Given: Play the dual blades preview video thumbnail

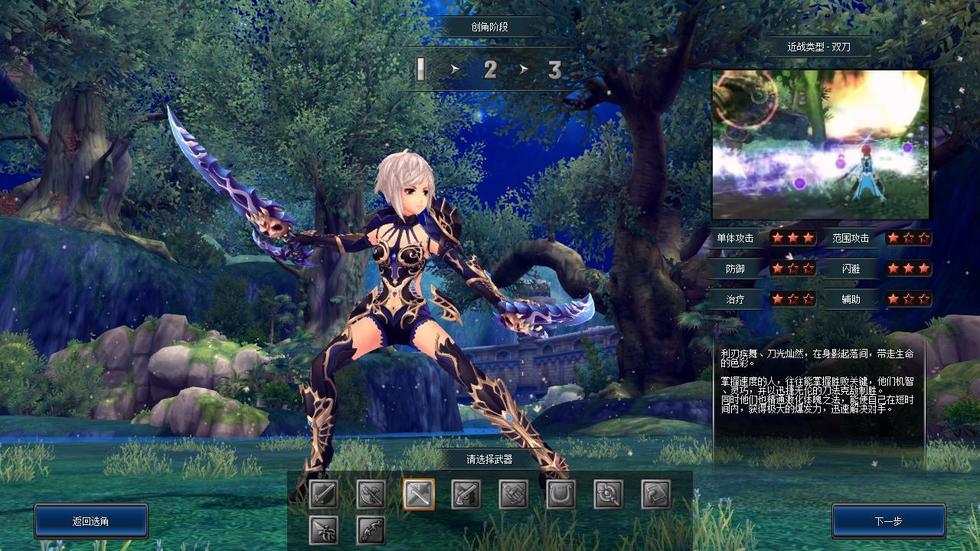Looking at the screenshot, I should (x=820, y=143).
